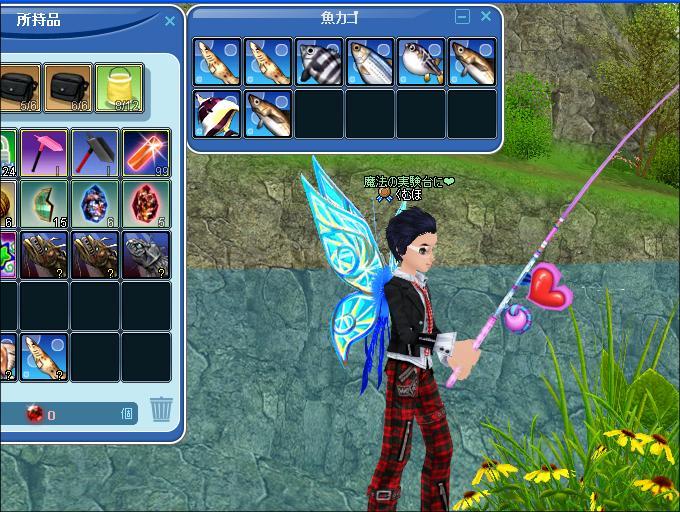The image size is (680, 512).
Task: Select the green shell item with 15
Action: click(x=44, y=204)
